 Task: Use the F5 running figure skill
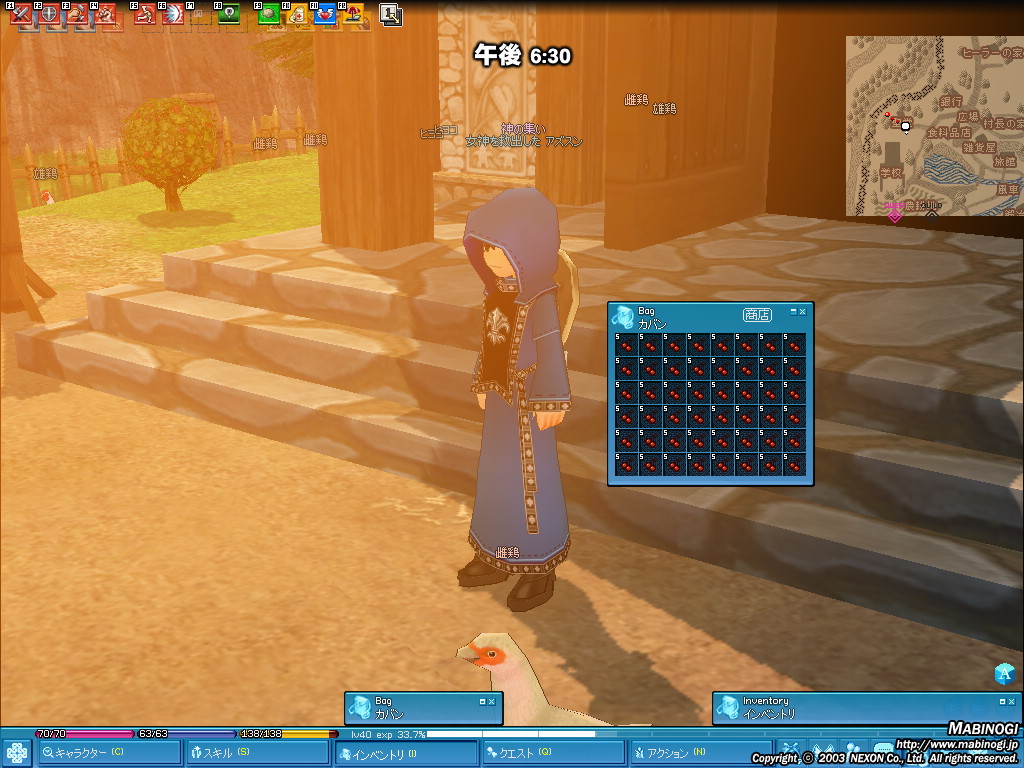pos(145,15)
